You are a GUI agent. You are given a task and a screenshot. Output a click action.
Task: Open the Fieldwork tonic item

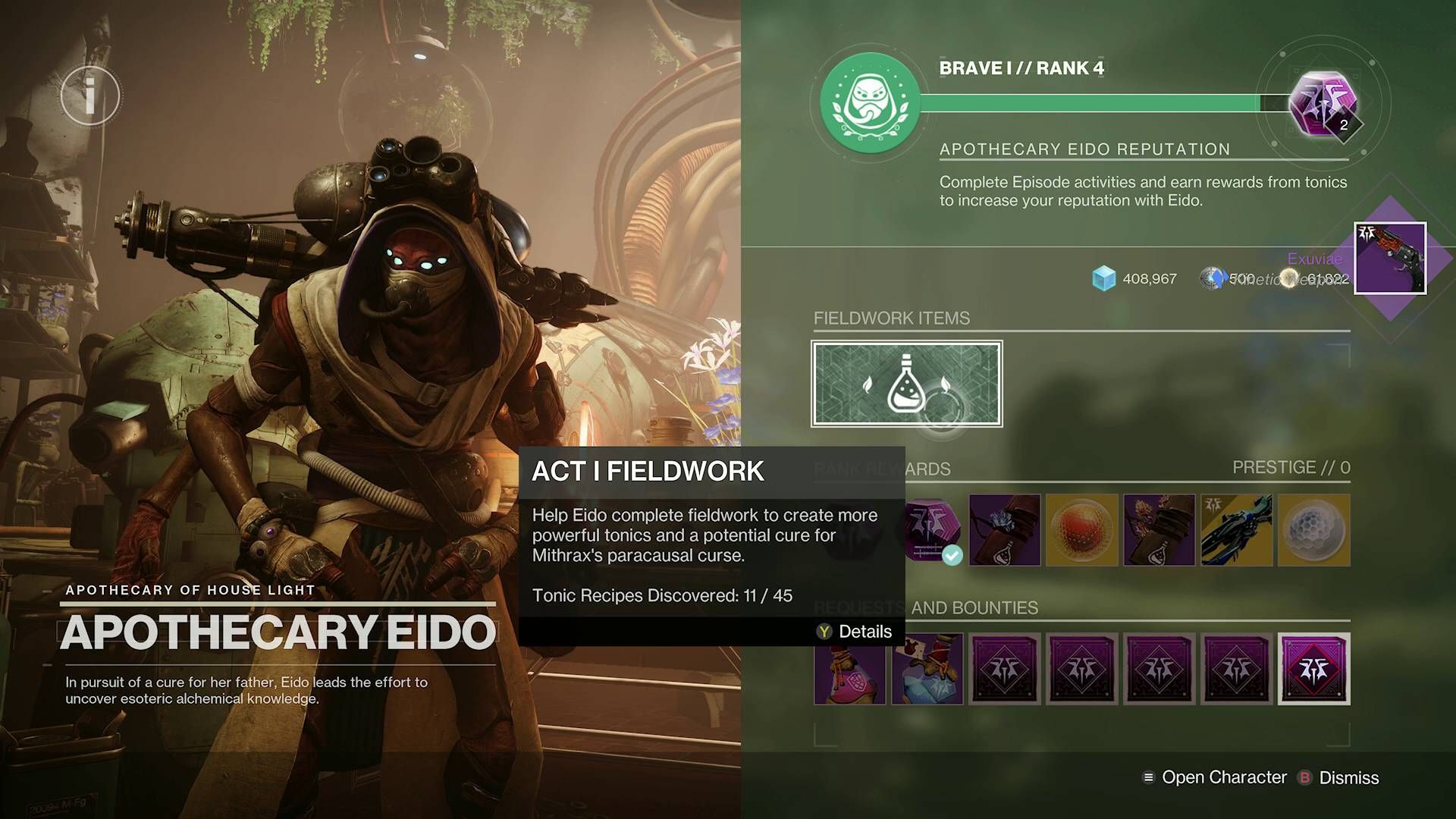pyautogui.click(x=907, y=384)
